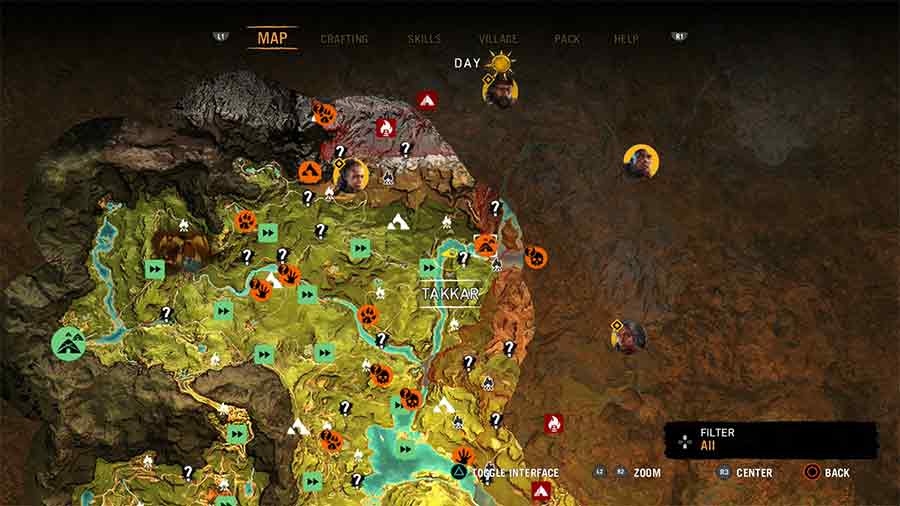Viewport: 900px width, 506px height.
Task: Select the Map tab
Action: point(272,39)
